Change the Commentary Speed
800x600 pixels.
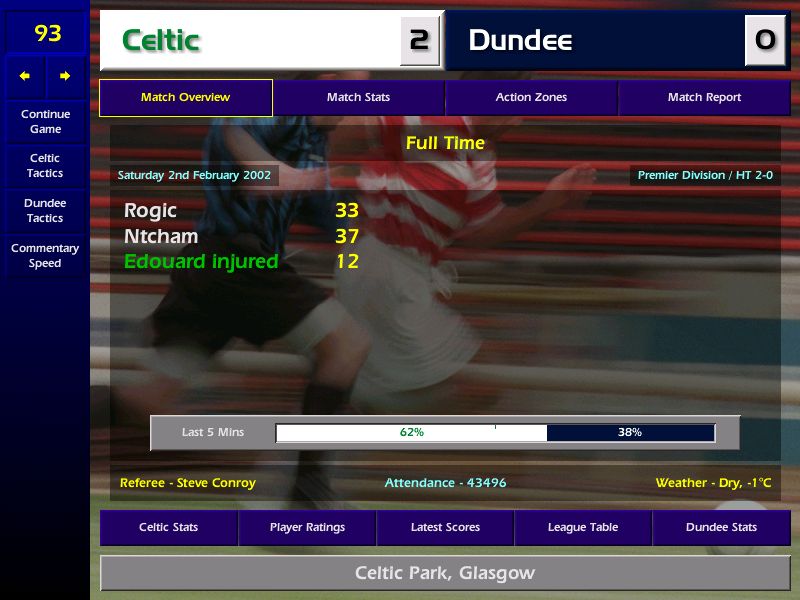coord(45,256)
